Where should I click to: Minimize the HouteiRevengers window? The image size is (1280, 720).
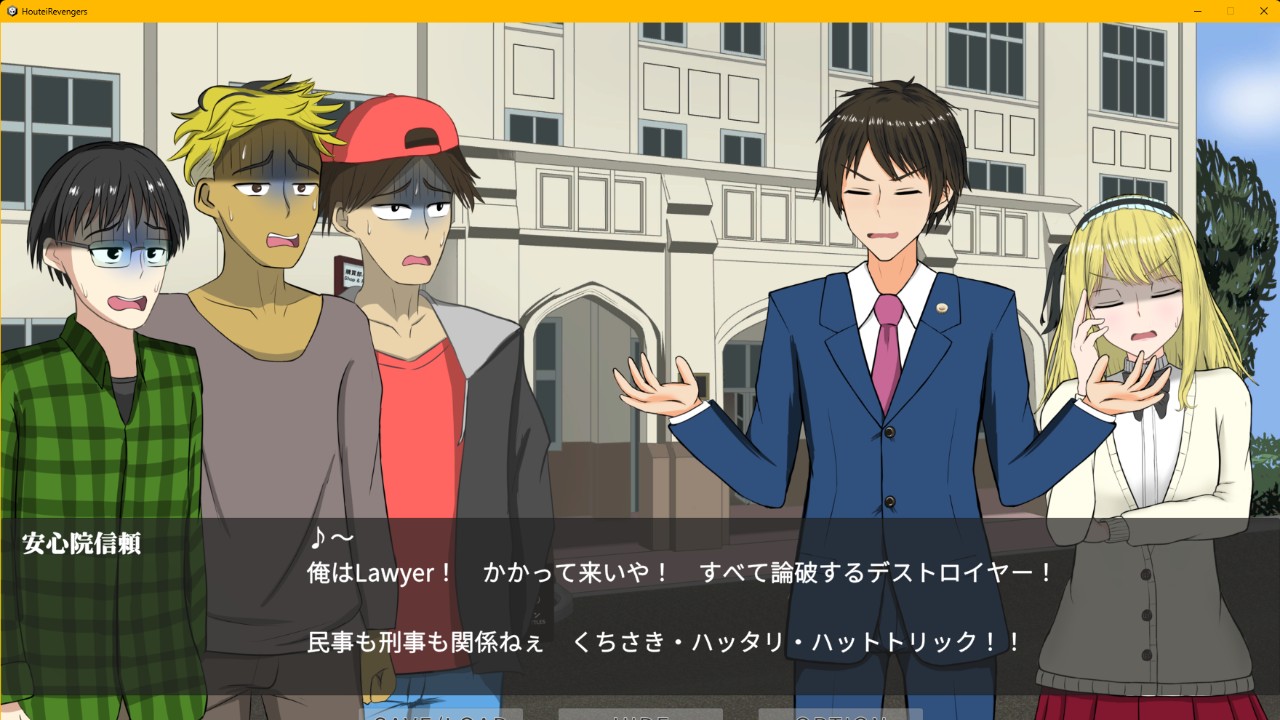[x=1198, y=10]
